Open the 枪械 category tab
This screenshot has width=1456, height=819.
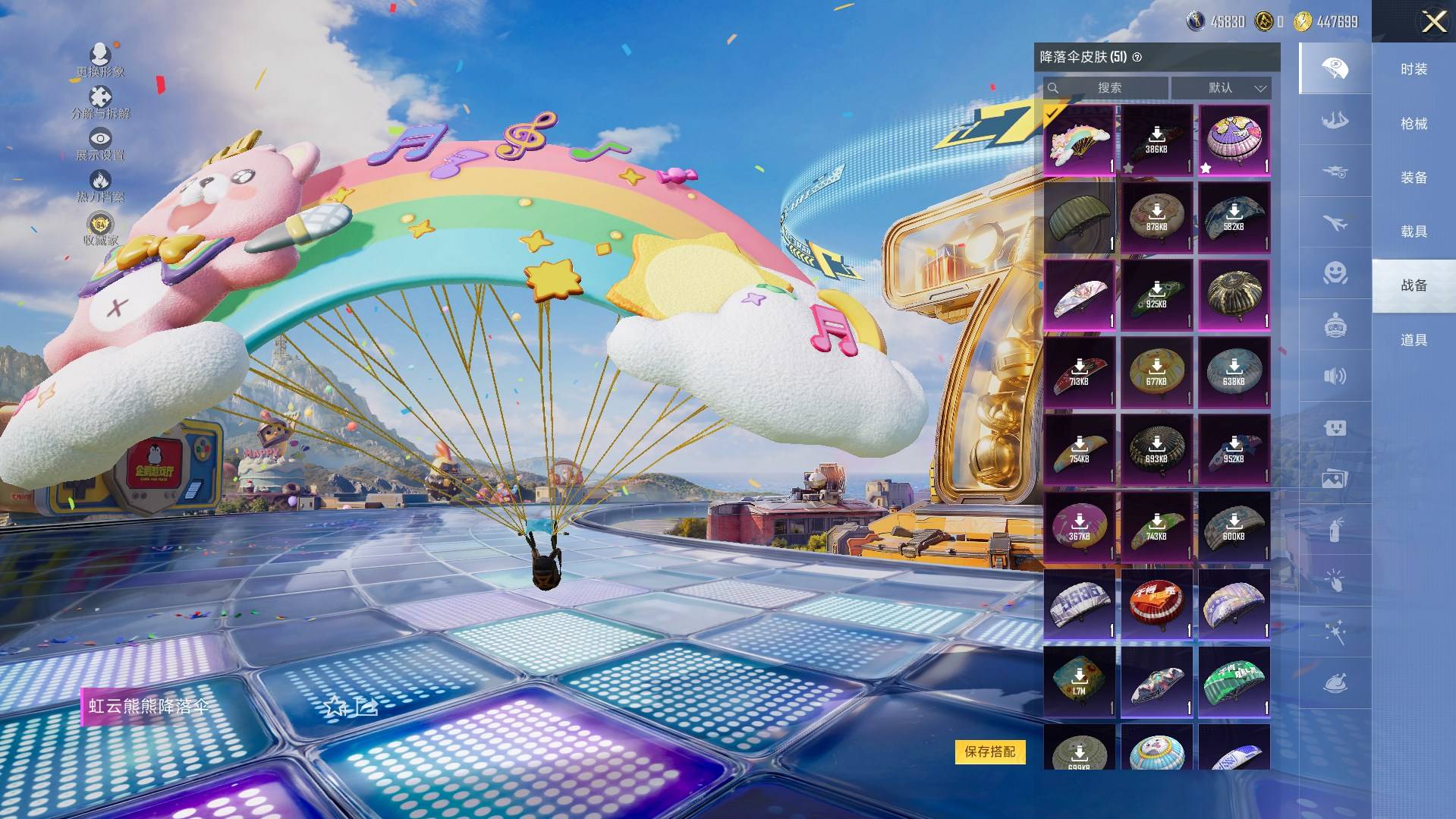pyautogui.click(x=1414, y=123)
